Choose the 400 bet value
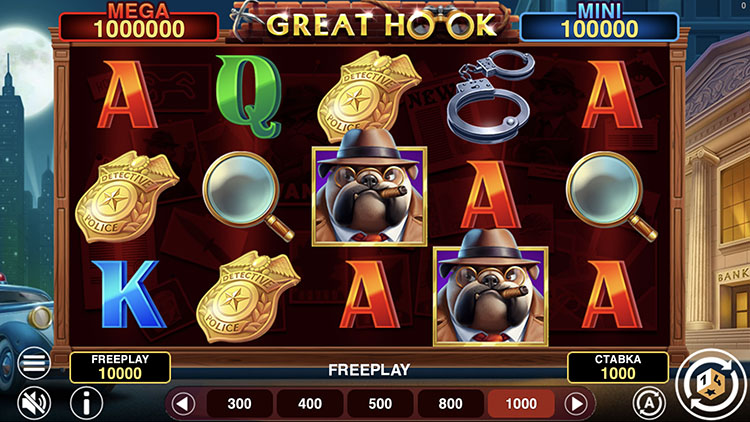750x422 pixels. click(310, 404)
